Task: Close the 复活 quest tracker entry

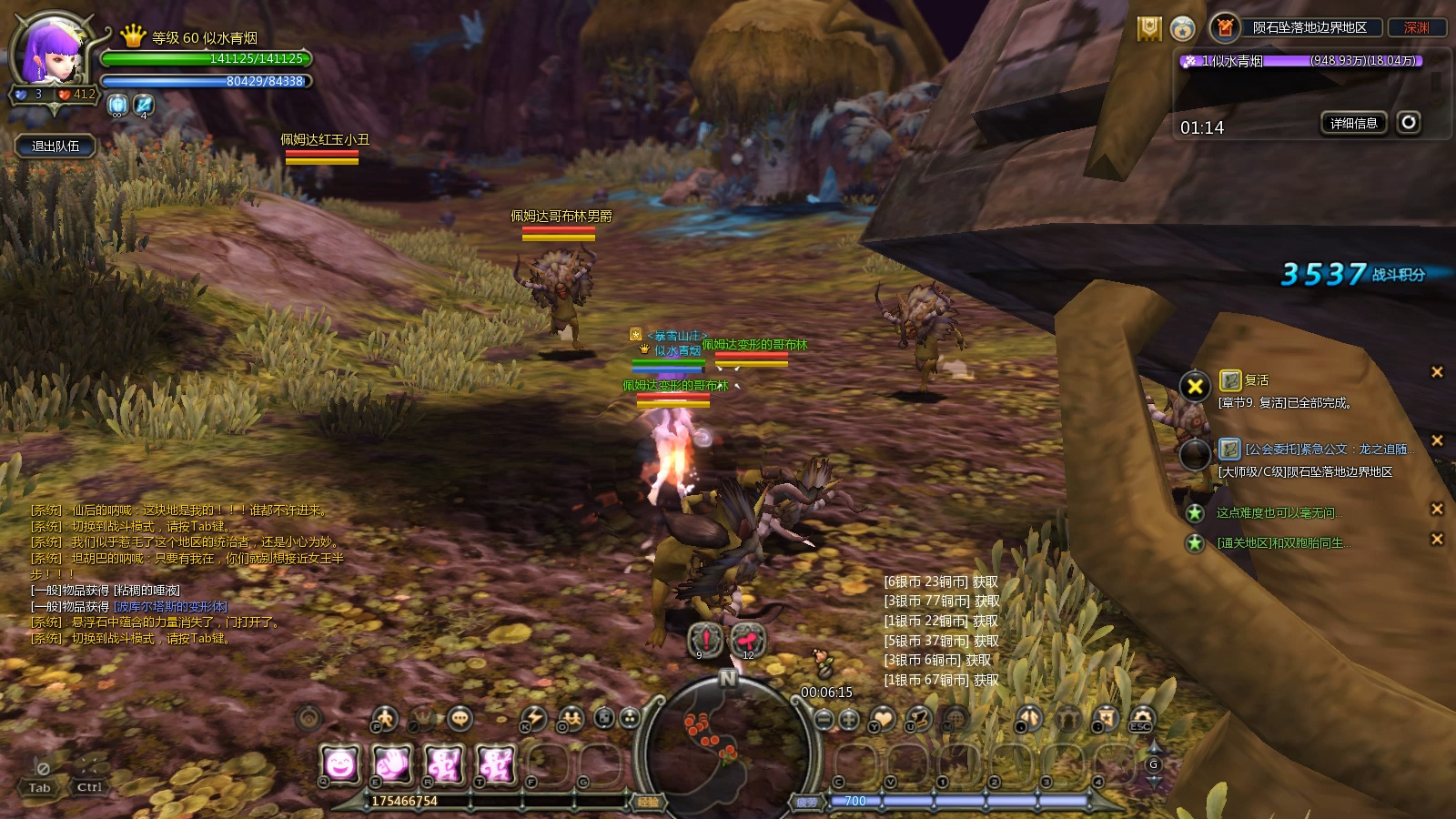Action: point(1437,372)
